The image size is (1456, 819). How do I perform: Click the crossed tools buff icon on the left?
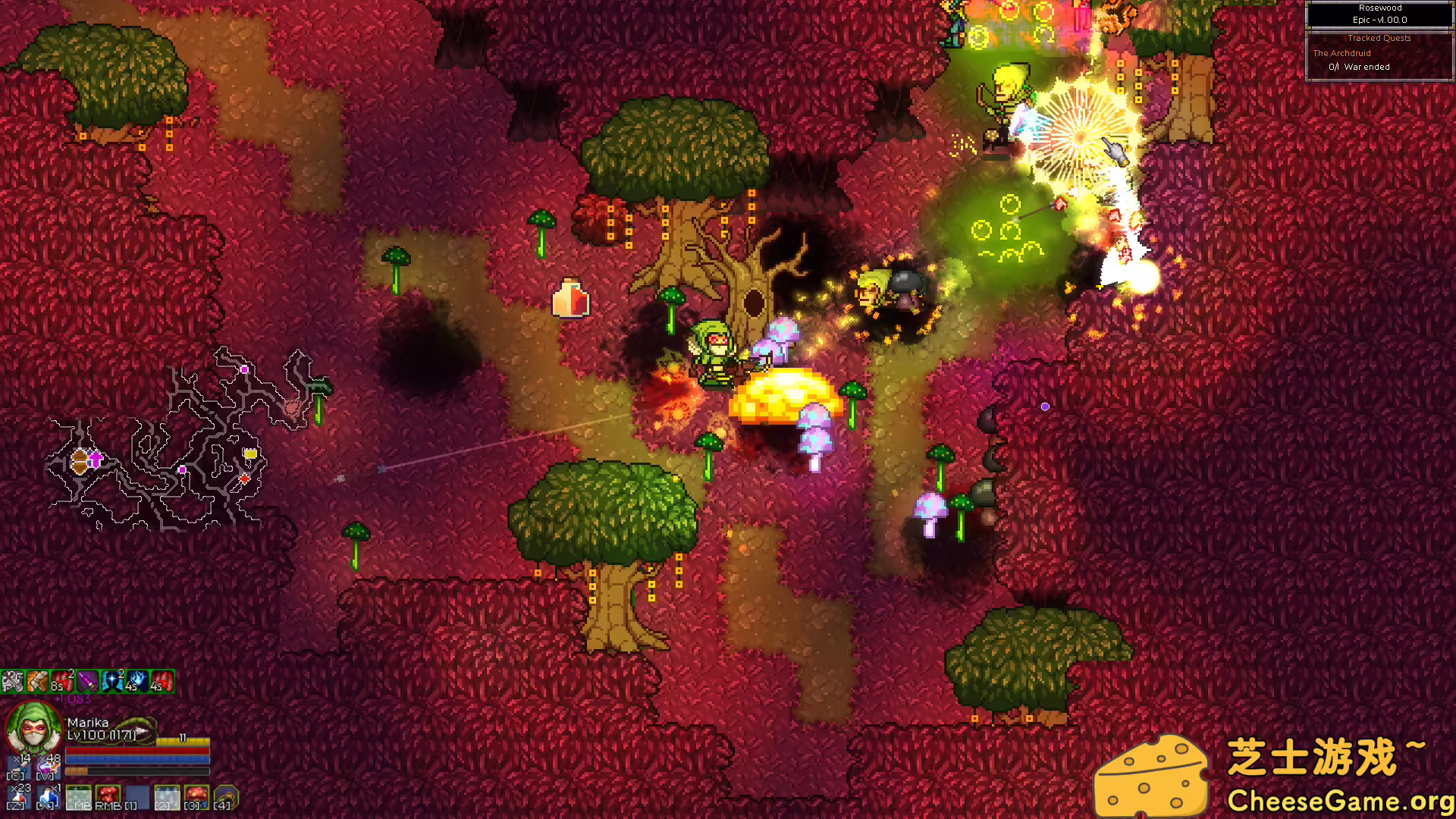tap(12, 681)
